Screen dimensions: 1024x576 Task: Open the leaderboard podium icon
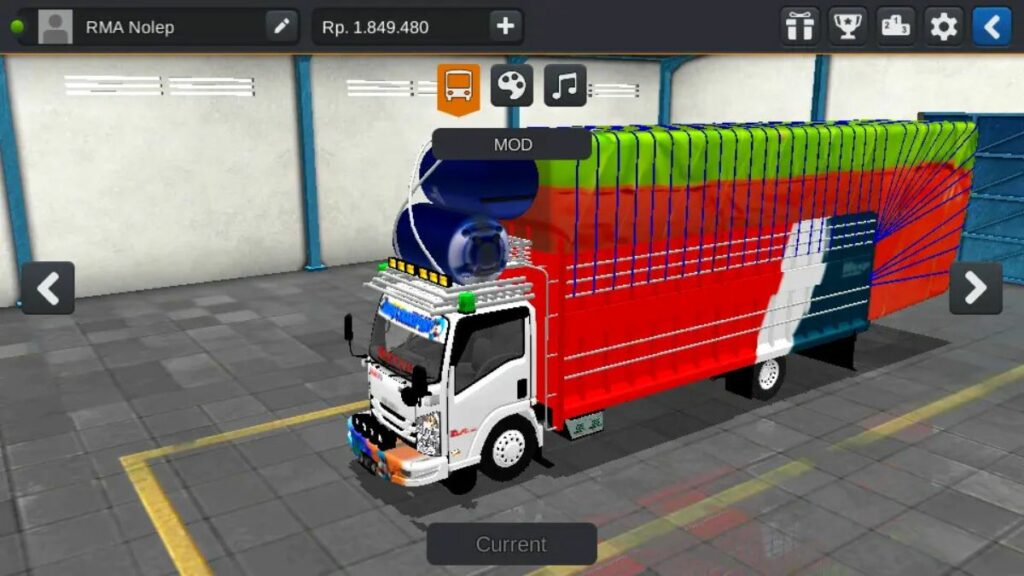(x=896, y=27)
